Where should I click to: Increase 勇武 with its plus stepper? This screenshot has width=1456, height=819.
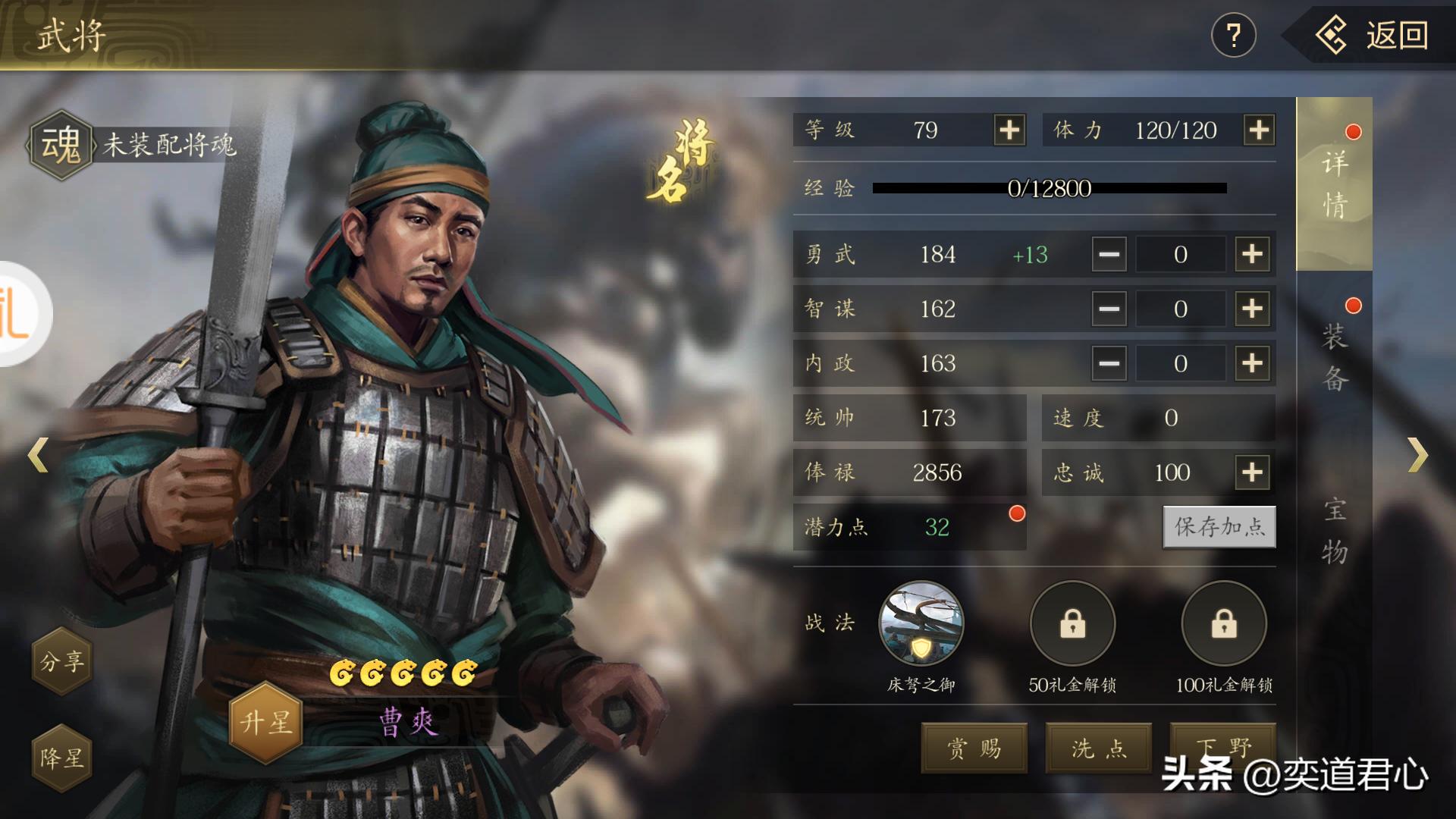1251,255
